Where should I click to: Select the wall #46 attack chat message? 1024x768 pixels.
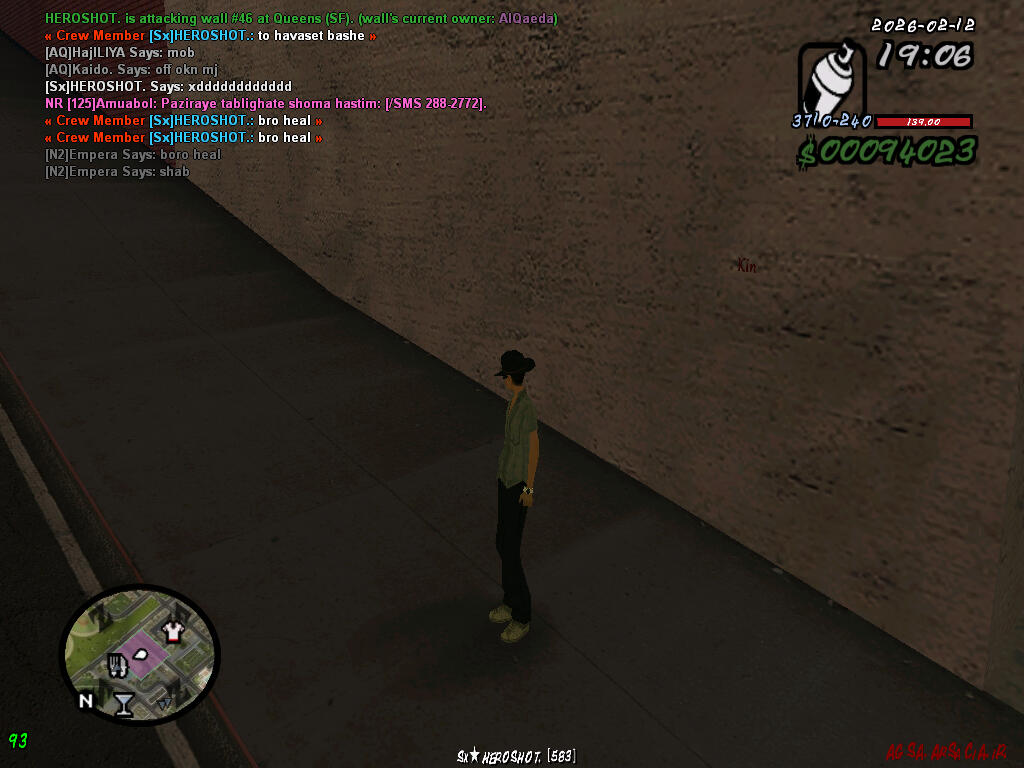pos(301,19)
